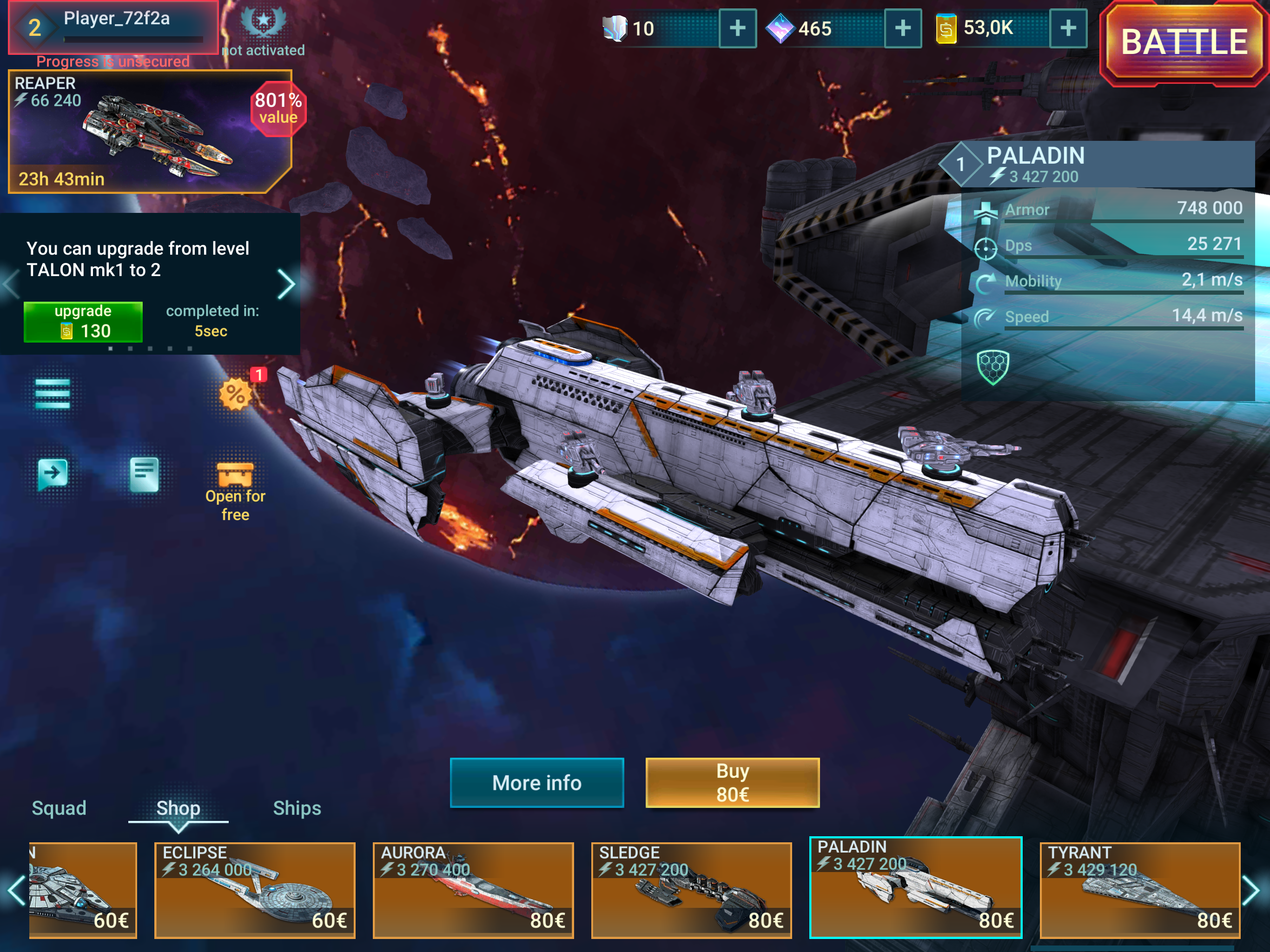Start a fight with the BATTLE button

click(1184, 43)
